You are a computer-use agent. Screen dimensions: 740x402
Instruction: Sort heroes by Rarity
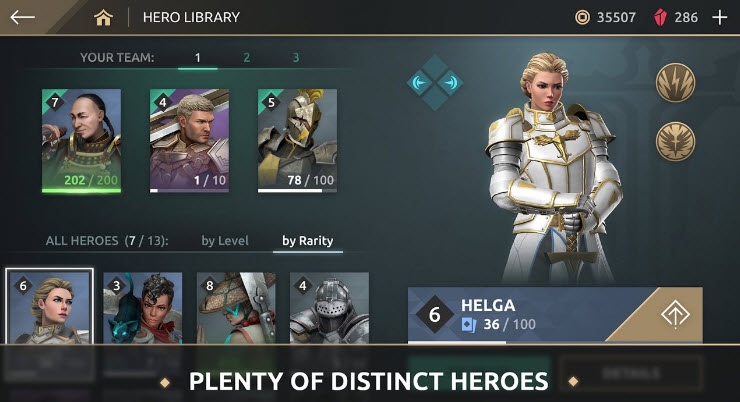[x=307, y=241]
